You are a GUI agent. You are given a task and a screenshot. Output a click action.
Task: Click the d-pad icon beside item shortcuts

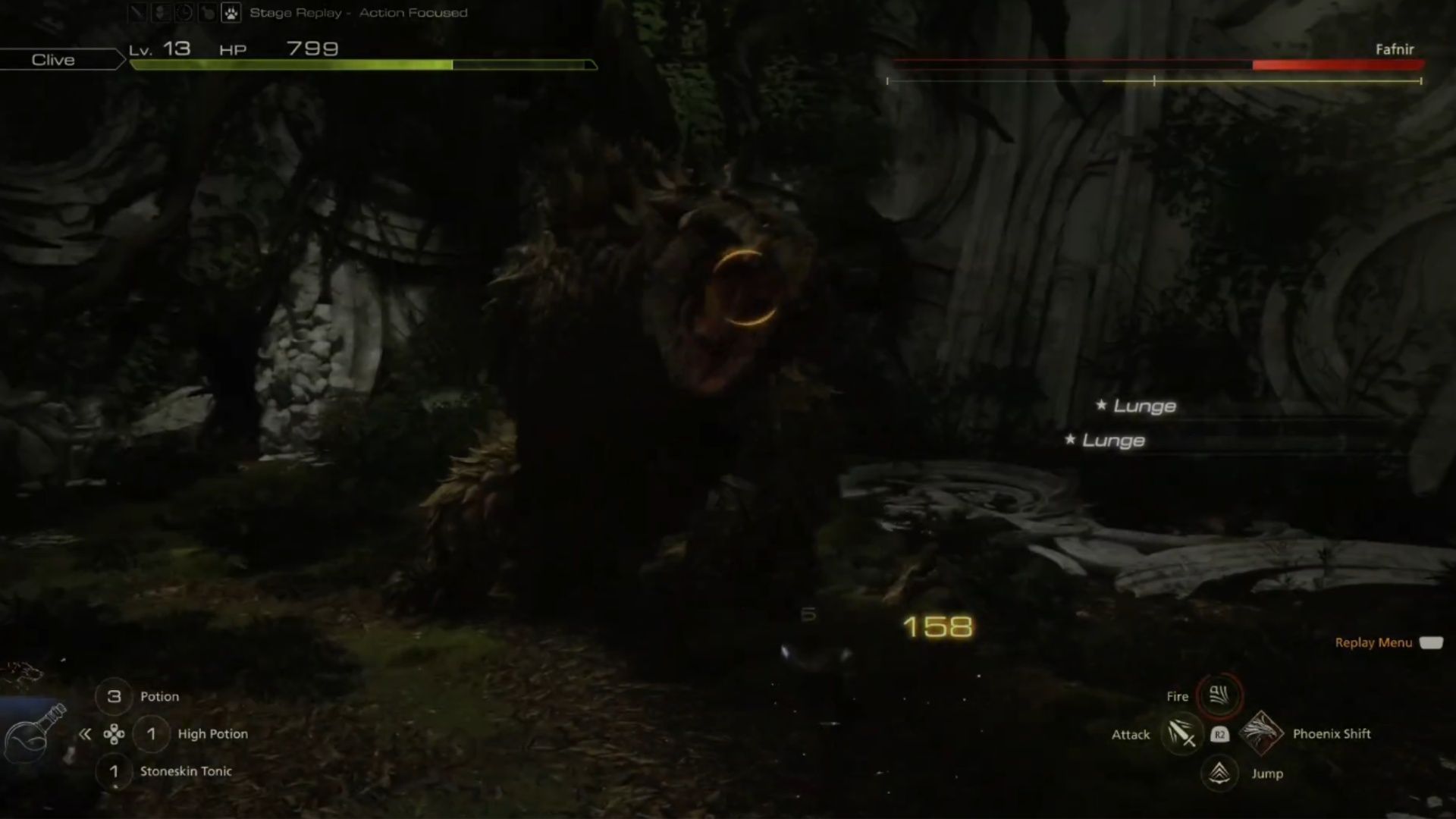[x=114, y=733]
